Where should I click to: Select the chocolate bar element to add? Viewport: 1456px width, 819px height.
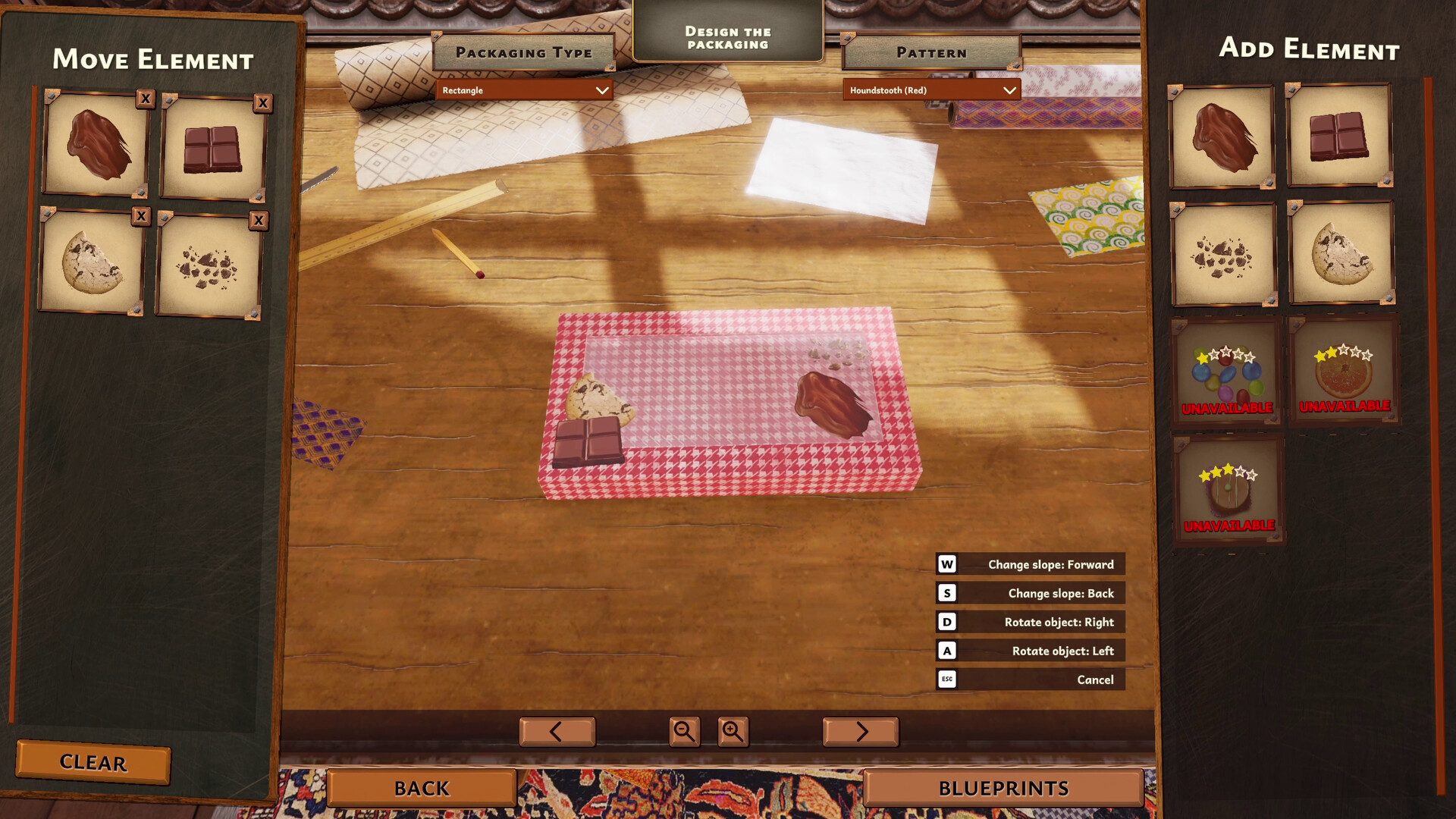coord(1342,140)
